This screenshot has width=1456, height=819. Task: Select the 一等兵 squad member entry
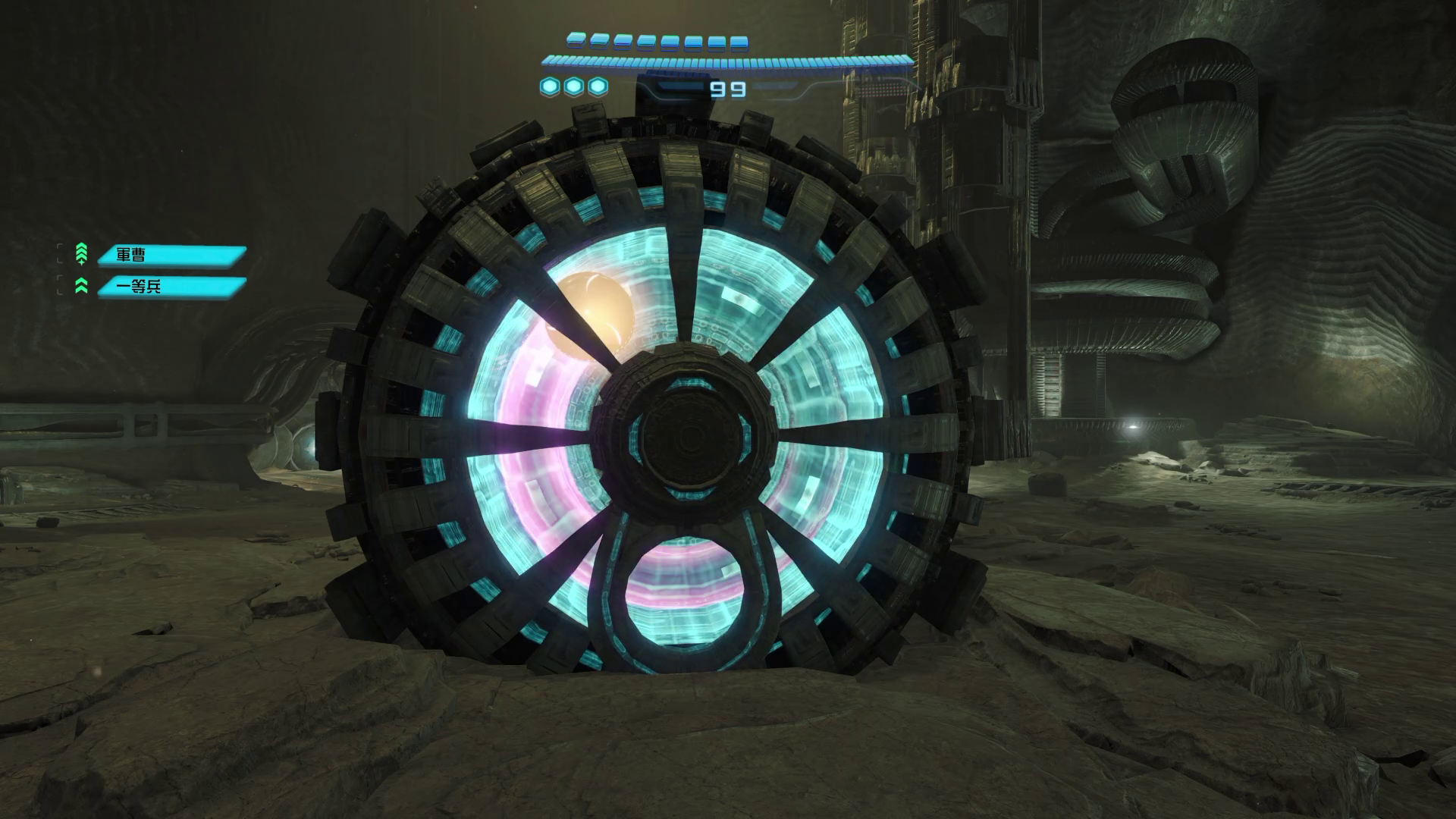click(171, 287)
